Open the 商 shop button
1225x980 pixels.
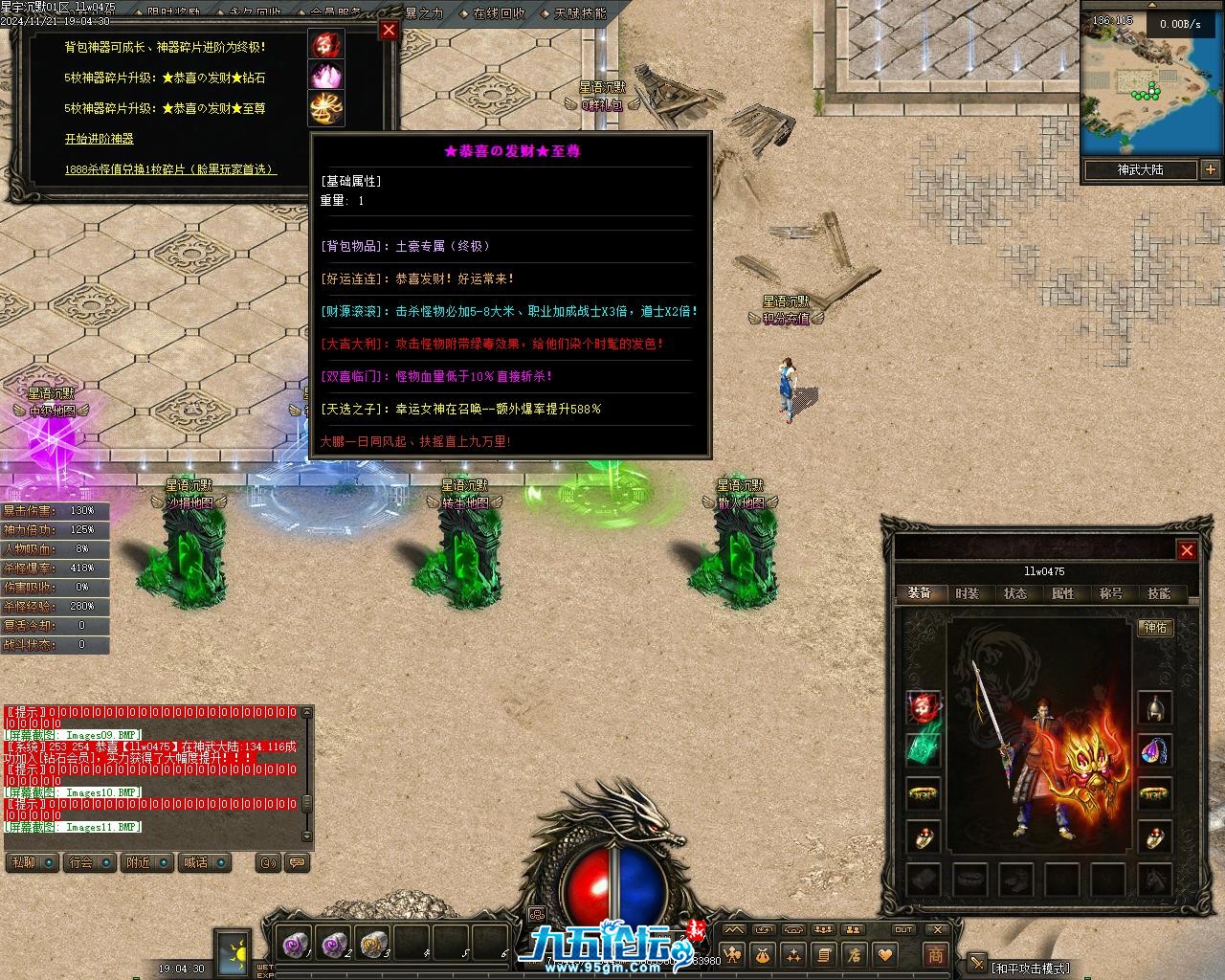click(935, 954)
